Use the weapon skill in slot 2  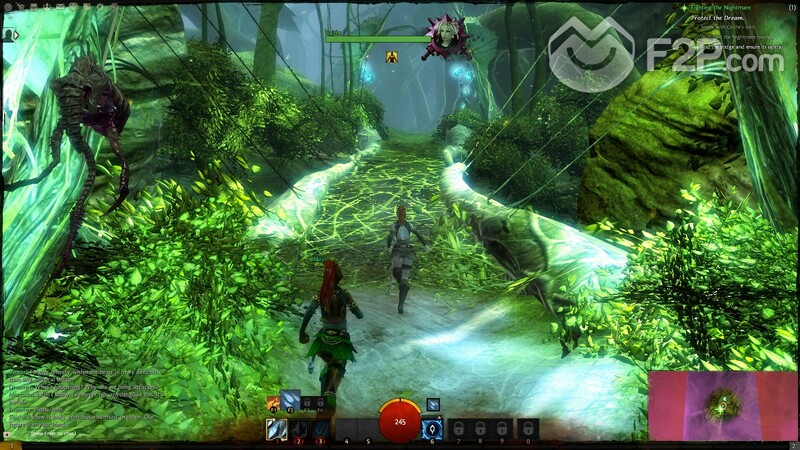coord(298,430)
